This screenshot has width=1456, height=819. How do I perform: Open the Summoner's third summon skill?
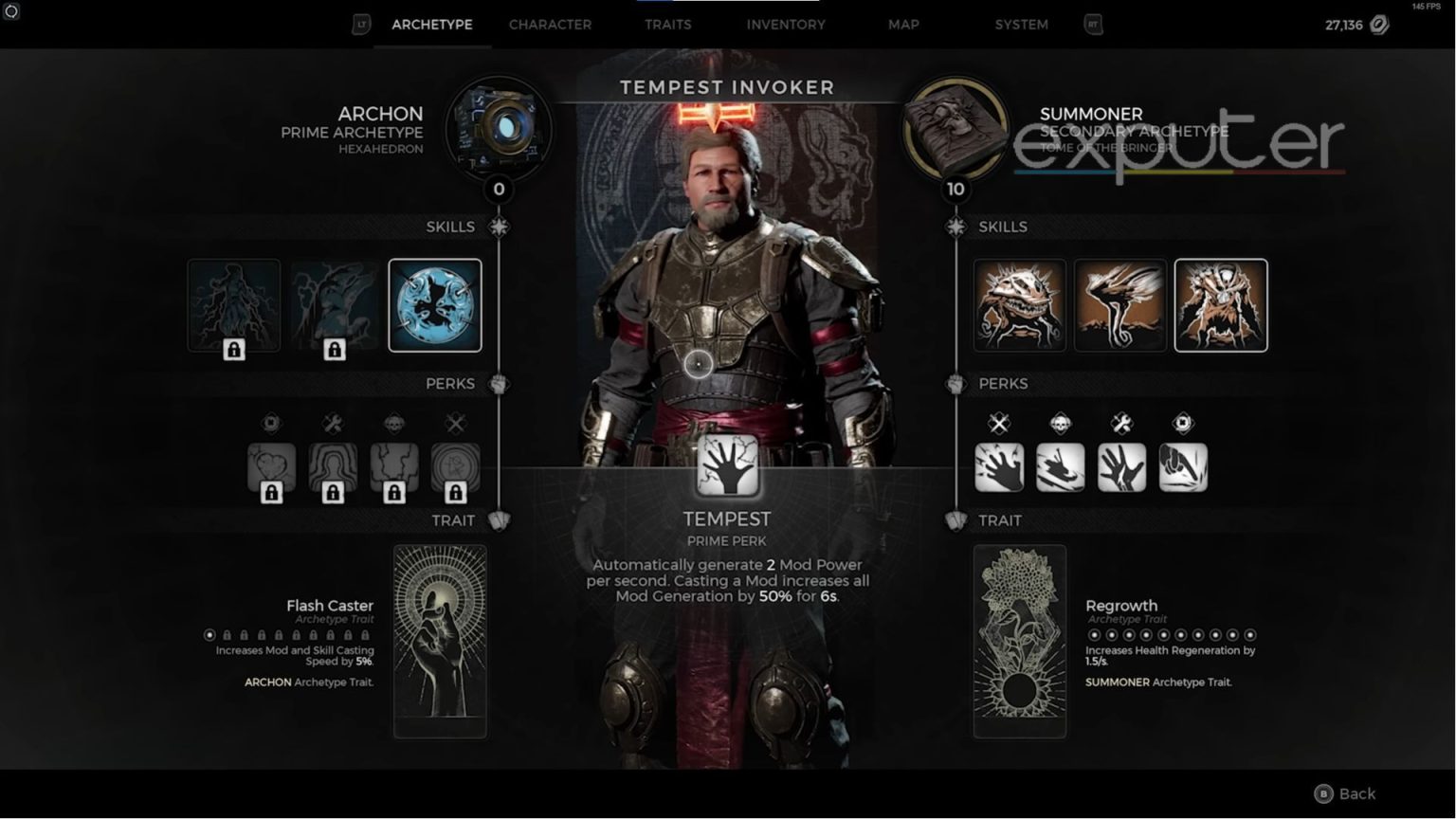click(x=1221, y=303)
